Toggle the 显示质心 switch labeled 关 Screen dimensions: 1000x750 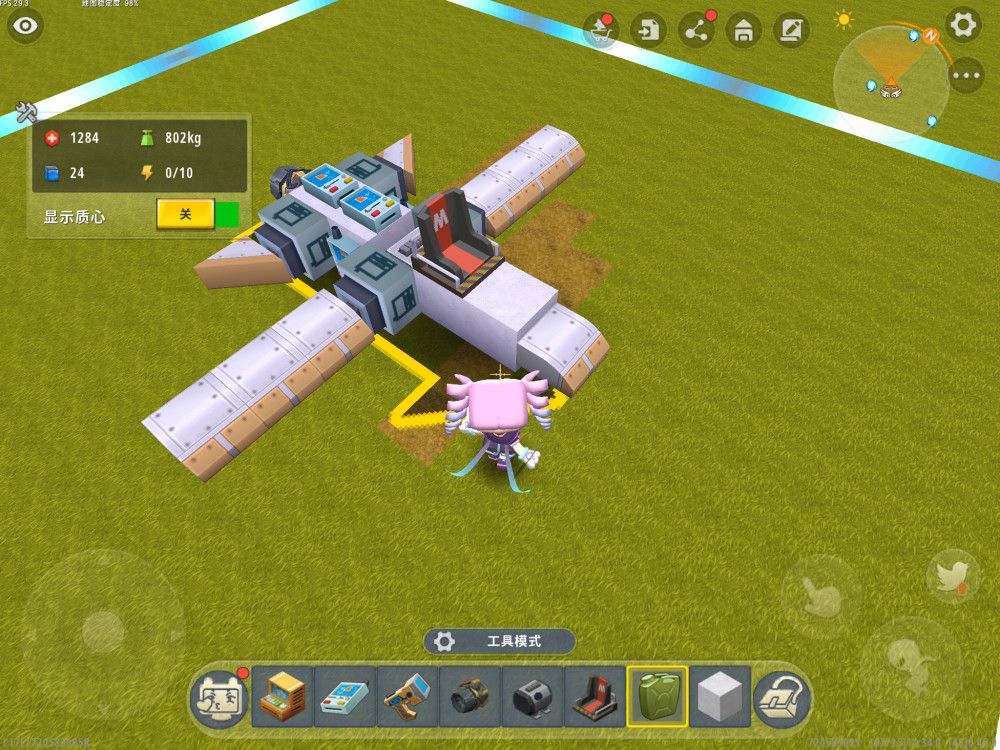(x=185, y=214)
